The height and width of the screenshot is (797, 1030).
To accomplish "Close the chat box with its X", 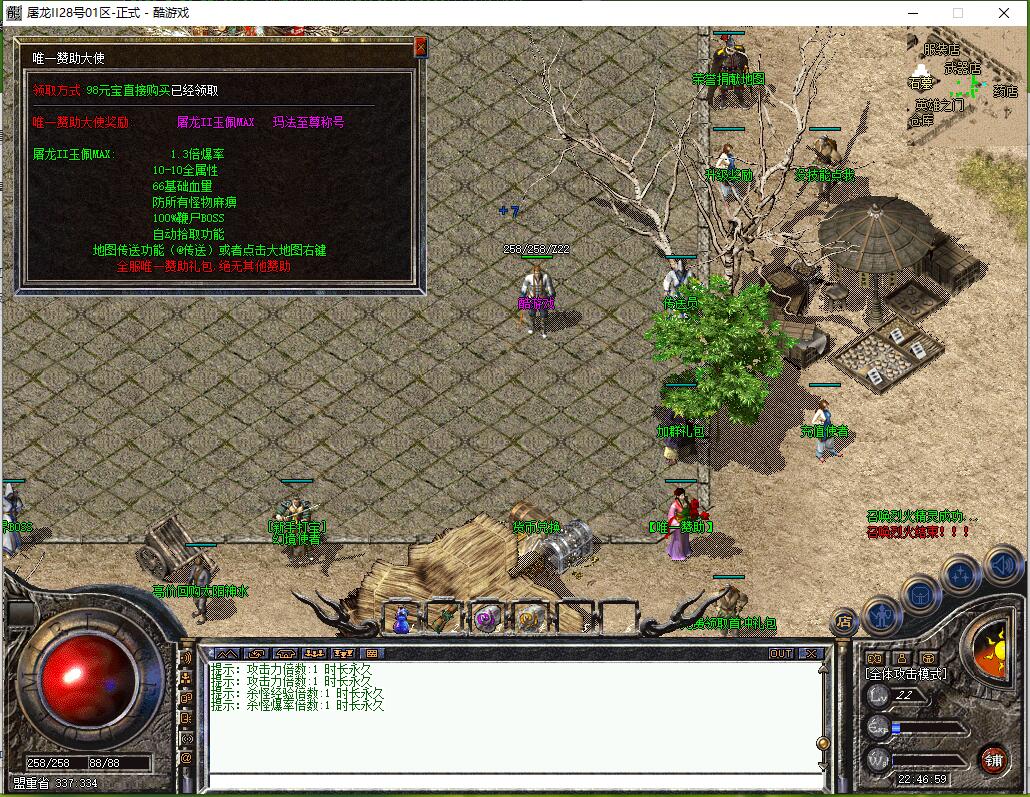I will coord(811,653).
